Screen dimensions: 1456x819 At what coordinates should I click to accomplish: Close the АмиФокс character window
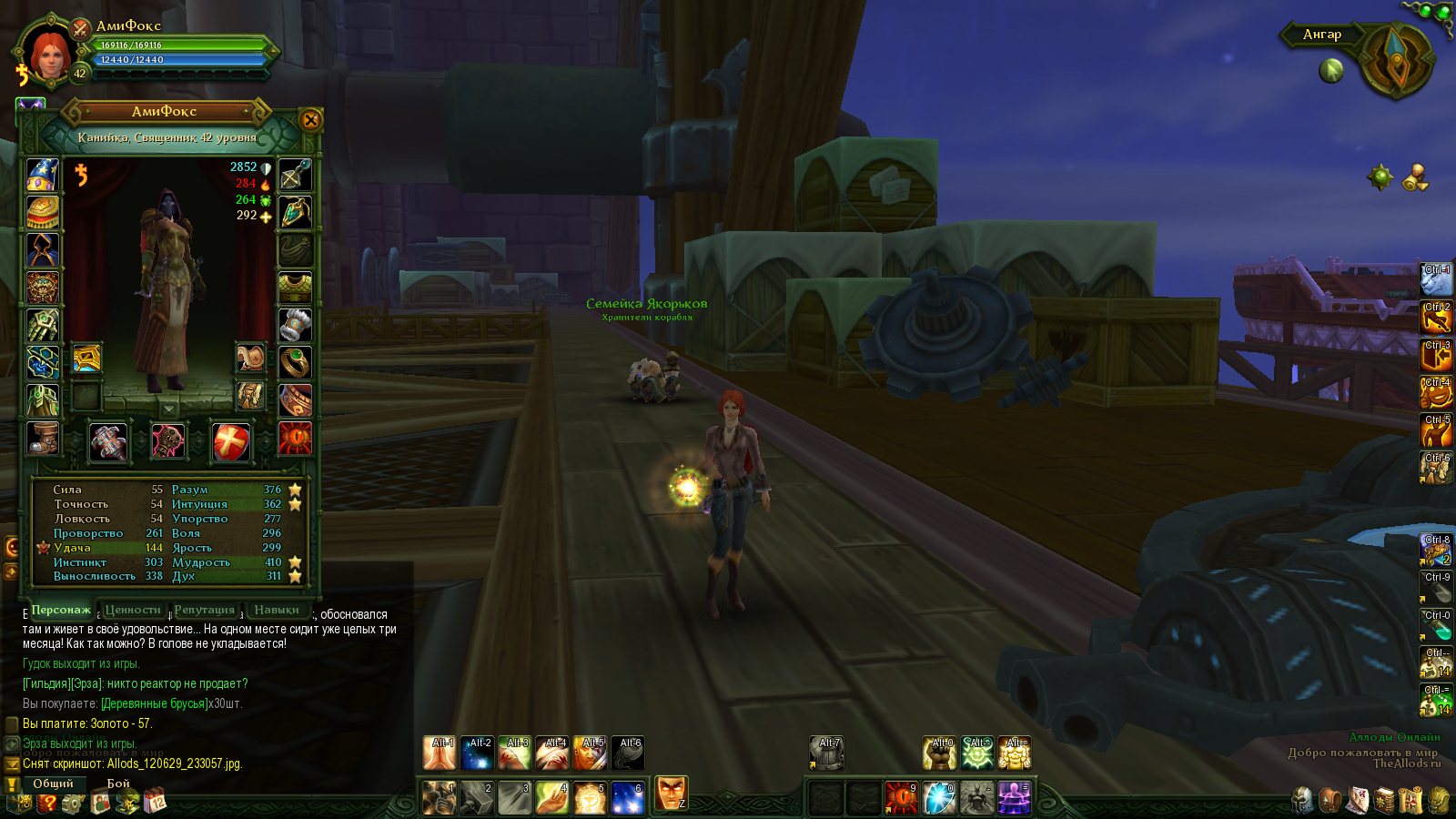310,120
